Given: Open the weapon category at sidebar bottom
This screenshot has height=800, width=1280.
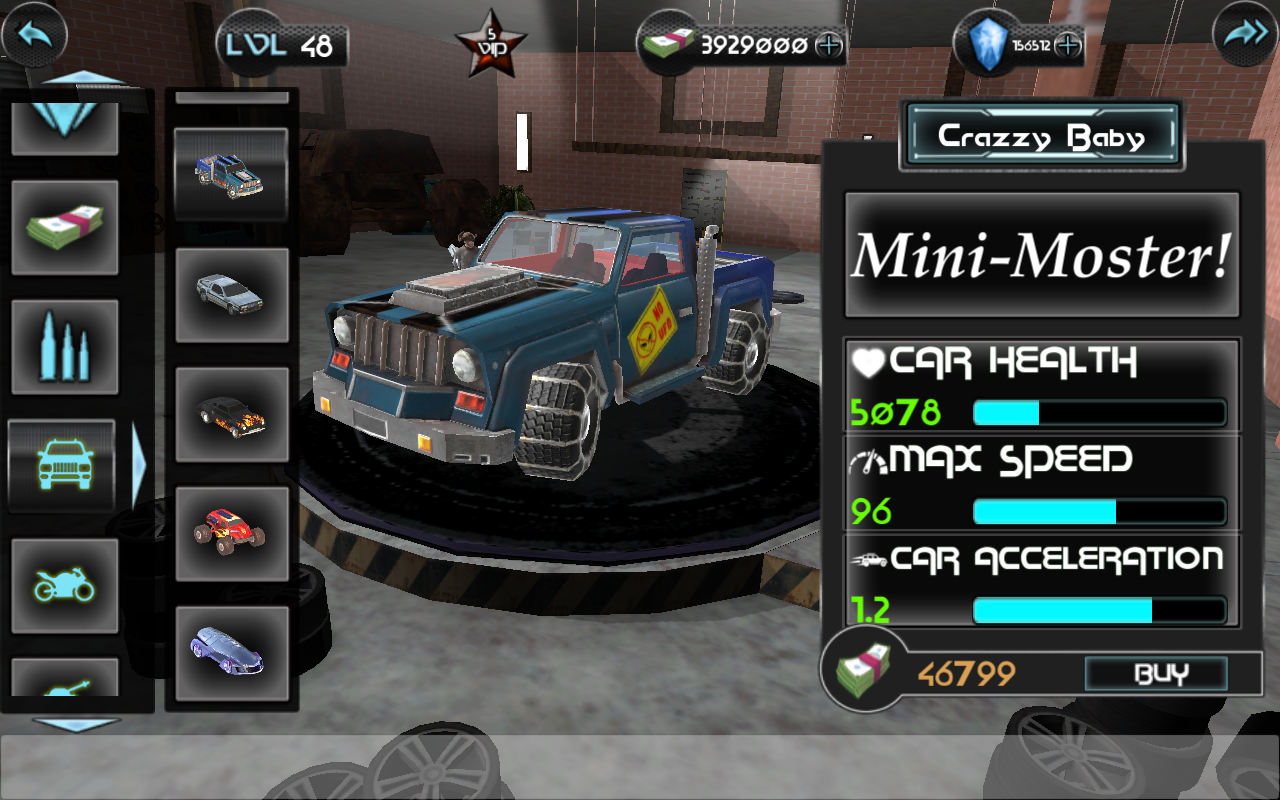Looking at the screenshot, I should click(x=63, y=690).
